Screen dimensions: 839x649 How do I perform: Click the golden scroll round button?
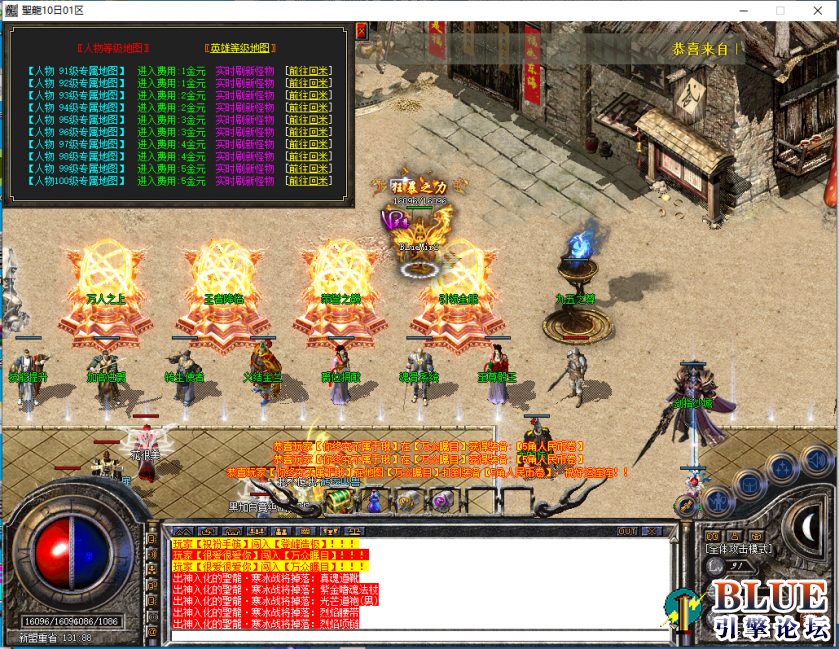689,506
